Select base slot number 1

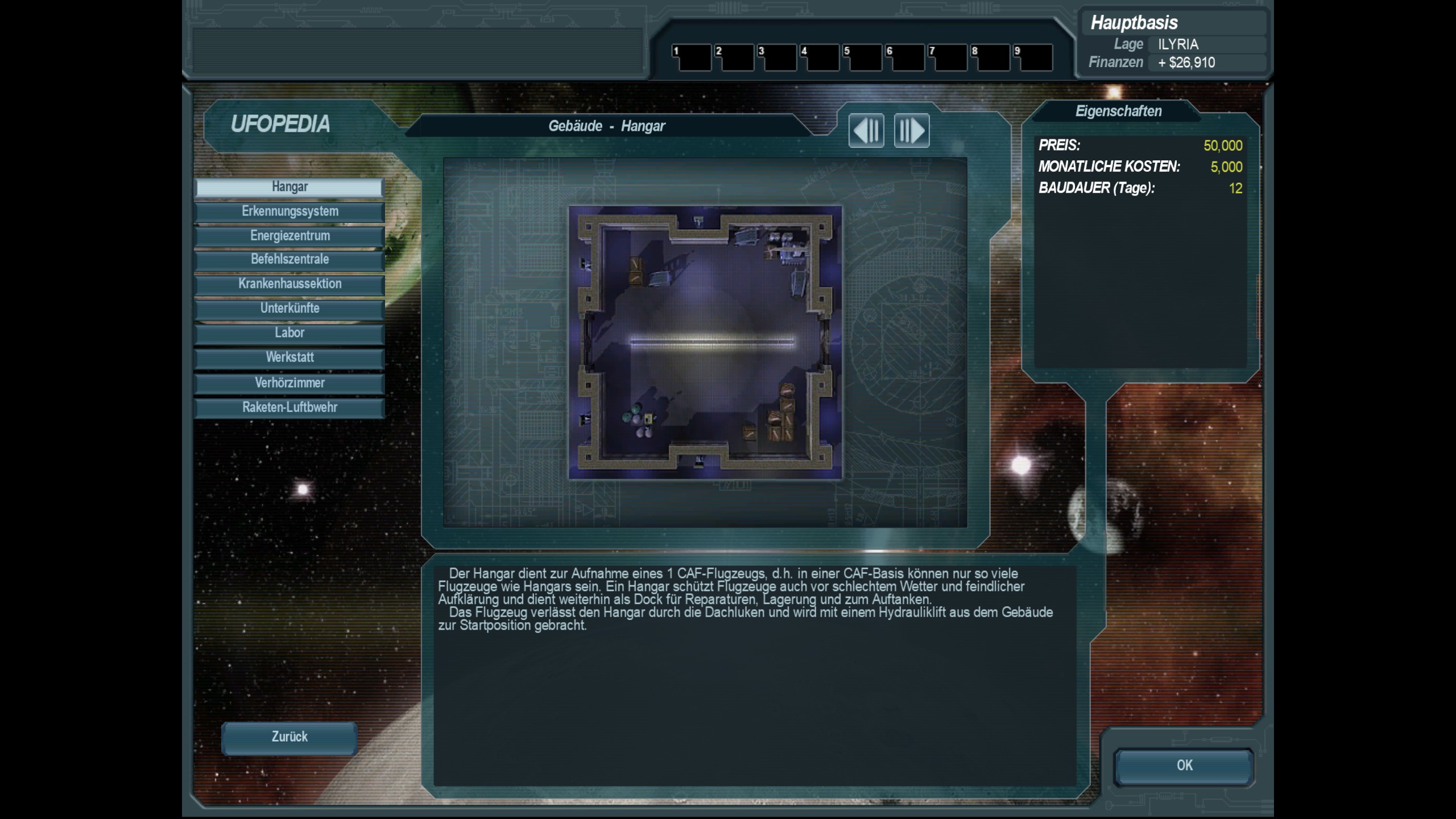(x=692, y=58)
